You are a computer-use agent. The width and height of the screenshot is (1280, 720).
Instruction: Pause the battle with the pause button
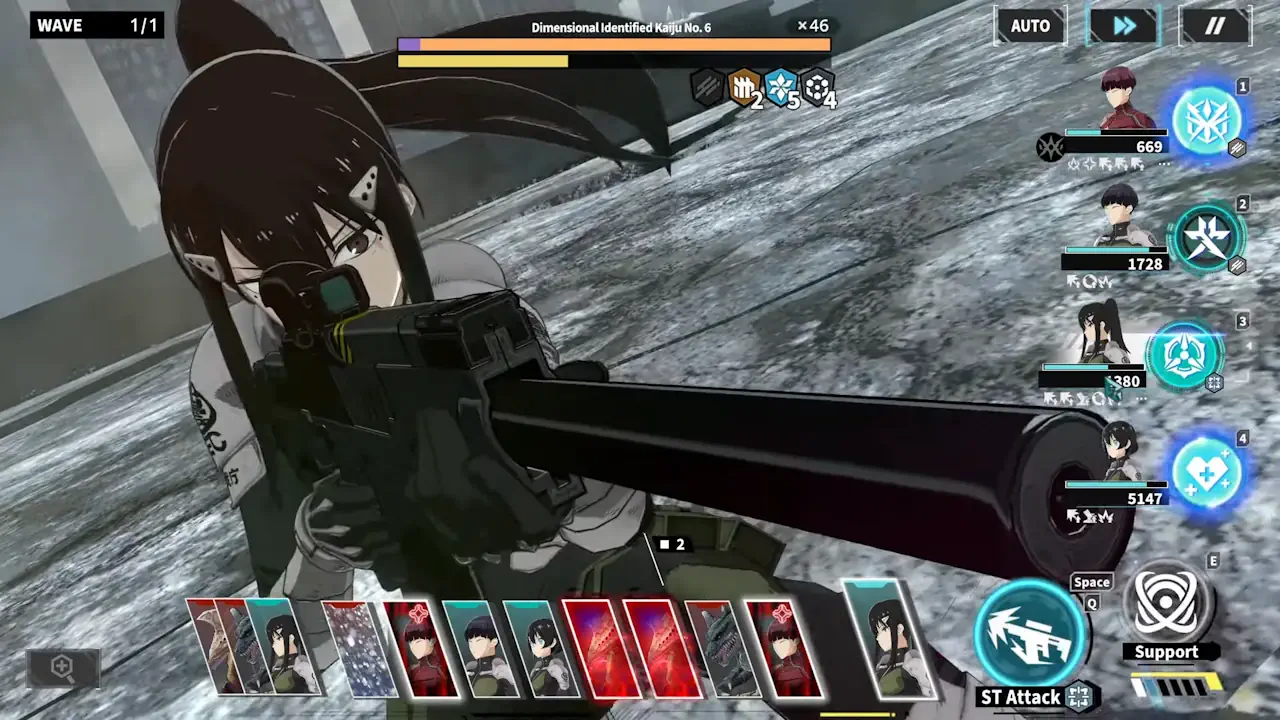1214,26
